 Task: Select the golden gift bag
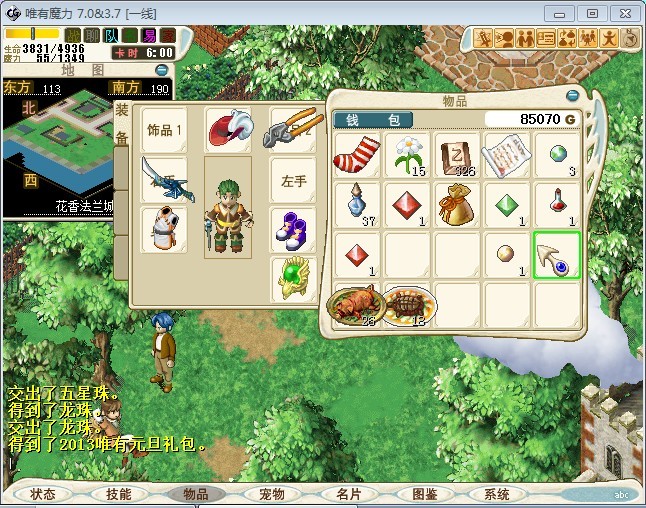point(458,205)
